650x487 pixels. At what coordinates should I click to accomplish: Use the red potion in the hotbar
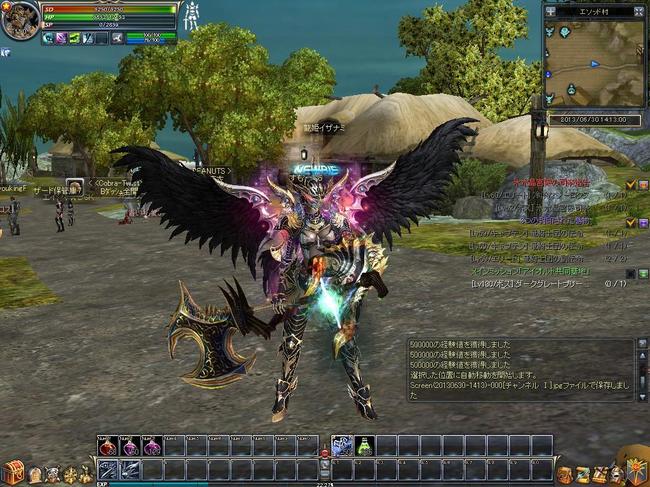pyautogui.click(x=108, y=447)
